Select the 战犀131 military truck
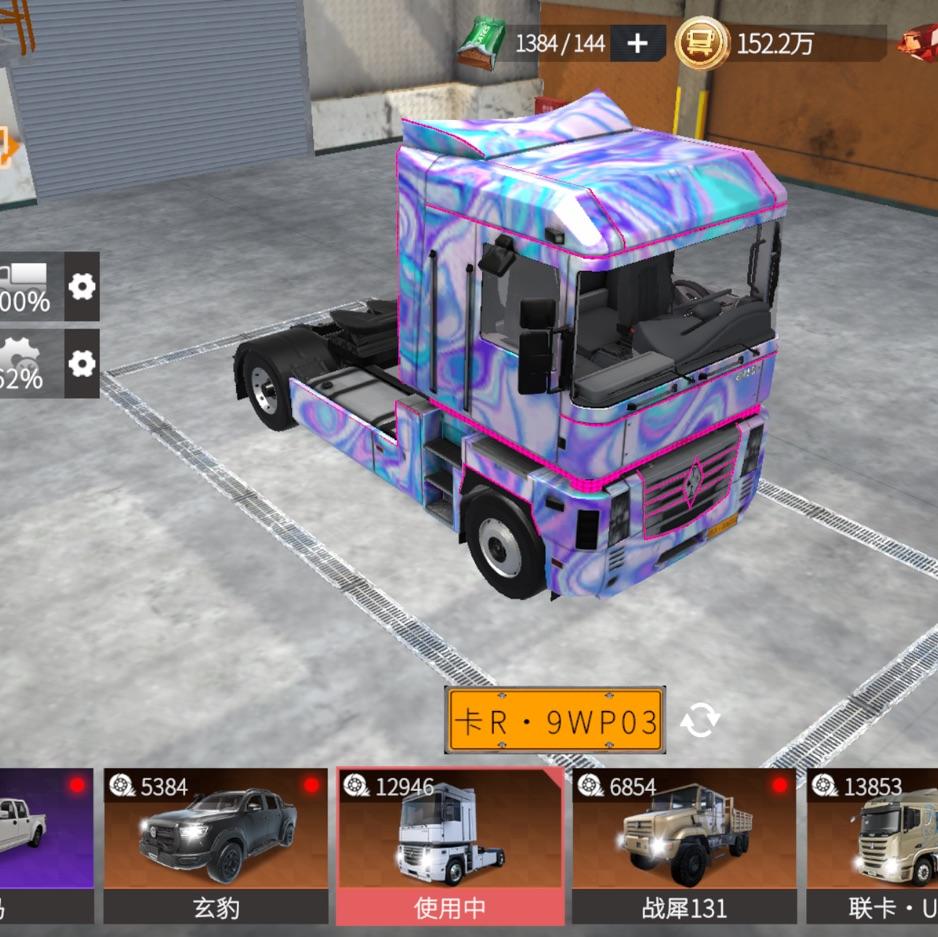Screen dimensions: 938x937 [684, 845]
